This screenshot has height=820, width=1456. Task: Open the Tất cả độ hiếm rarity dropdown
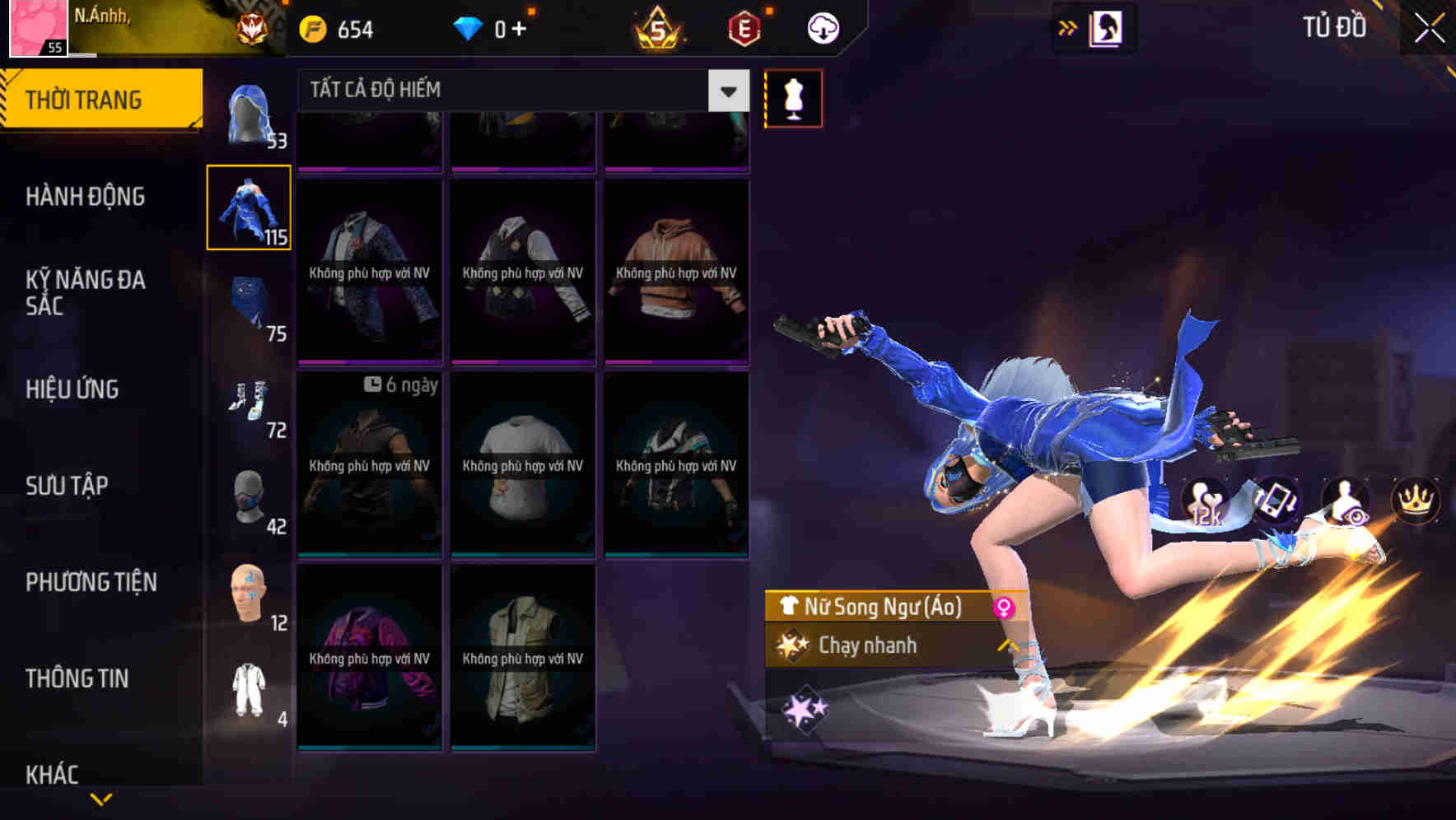(511, 89)
